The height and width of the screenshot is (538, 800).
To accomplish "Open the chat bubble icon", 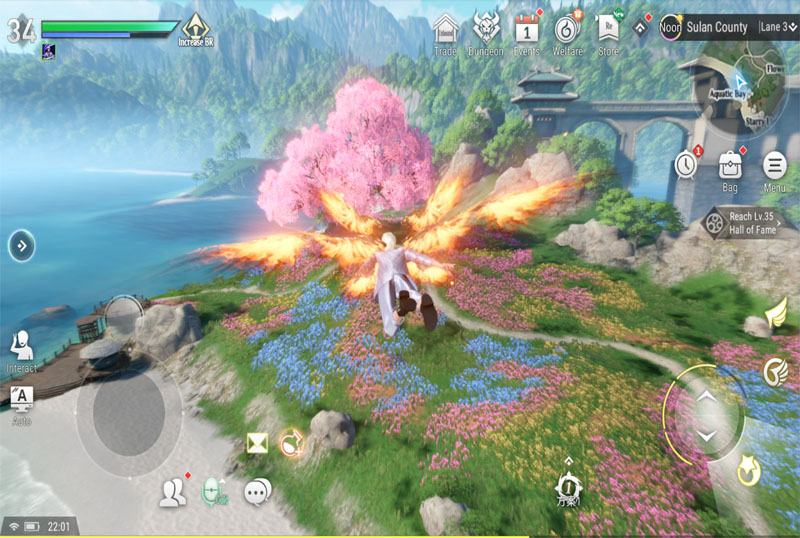I will [258, 490].
